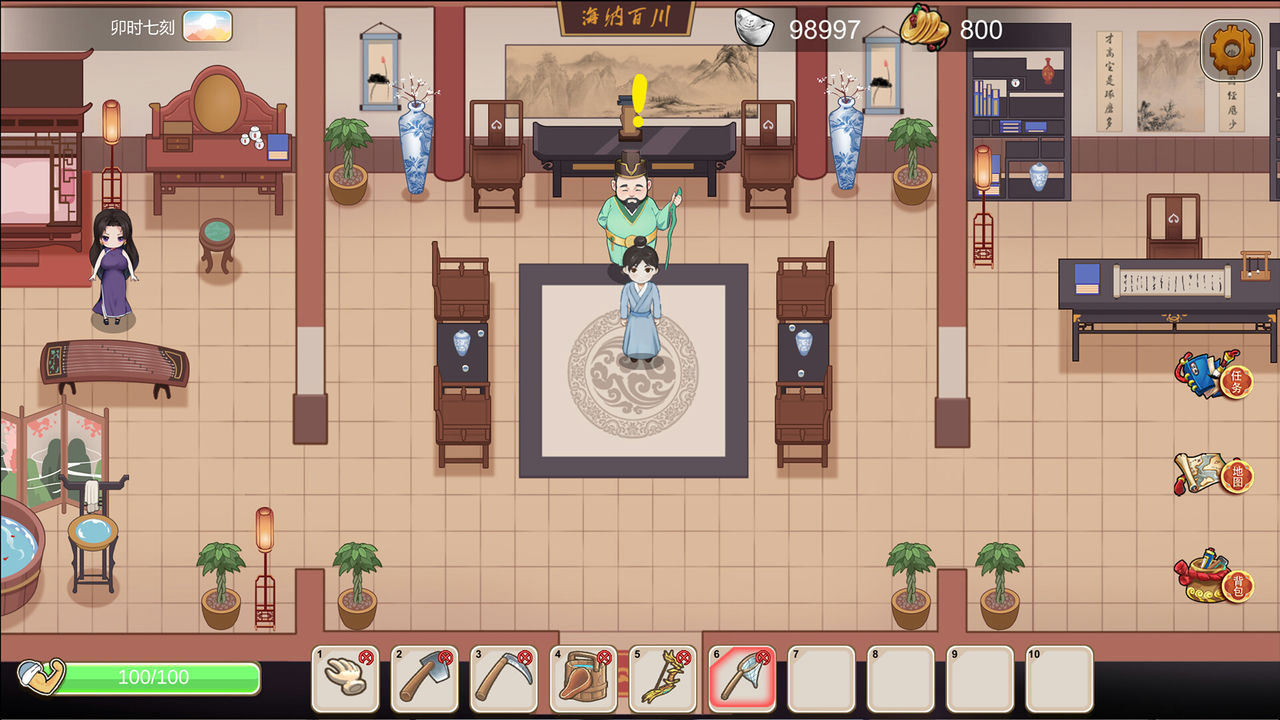The width and height of the screenshot is (1280, 720).
Task: Click the green 100/100 stamina bar
Action: (155, 677)
